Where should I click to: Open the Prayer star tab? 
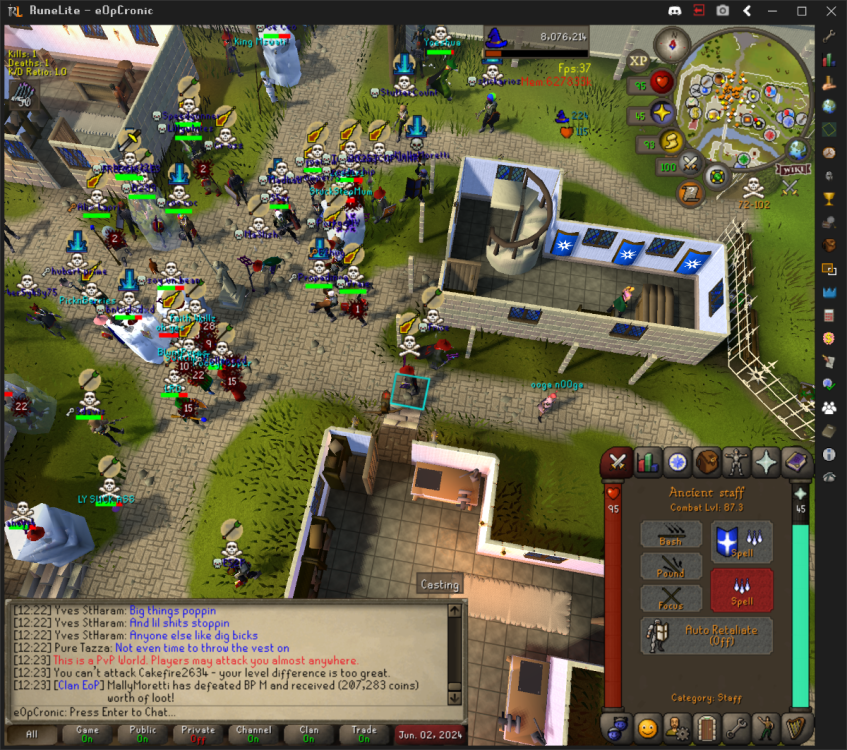[767, 462]
